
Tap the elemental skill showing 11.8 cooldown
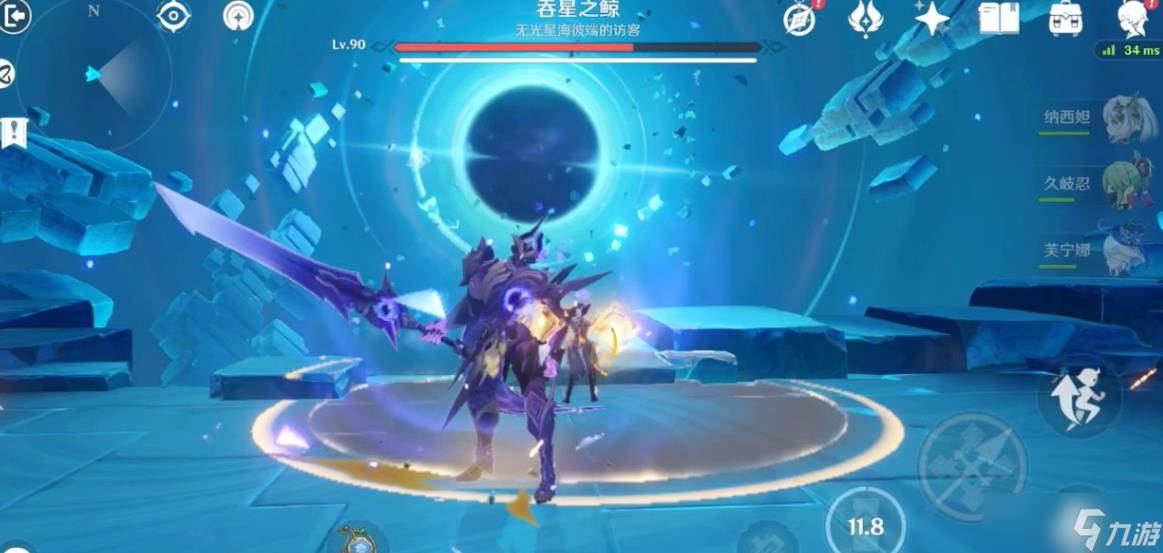pos(866,524)
